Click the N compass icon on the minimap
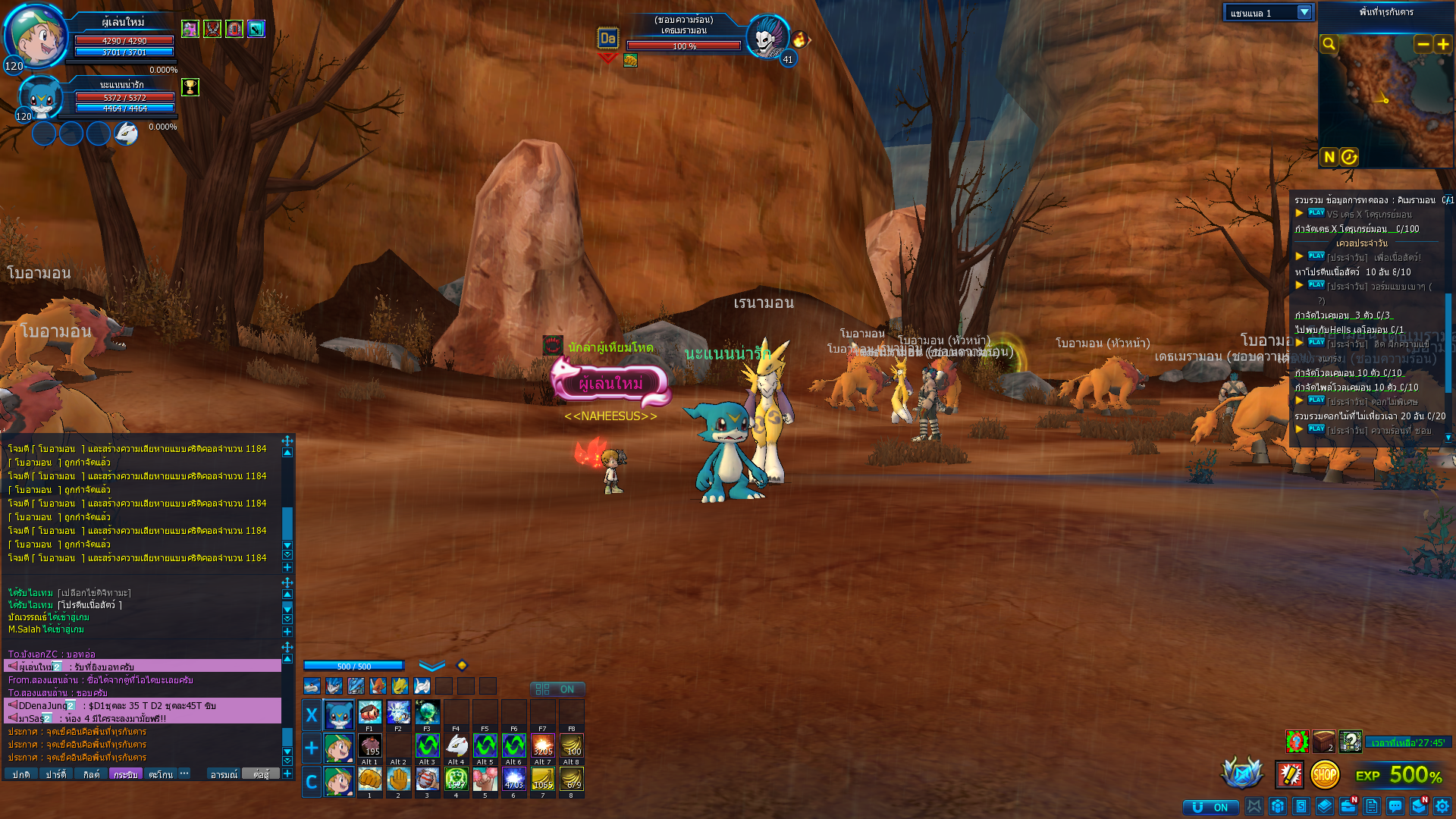The height and width of the screenshot is (819, 1456). (1328, 157)
